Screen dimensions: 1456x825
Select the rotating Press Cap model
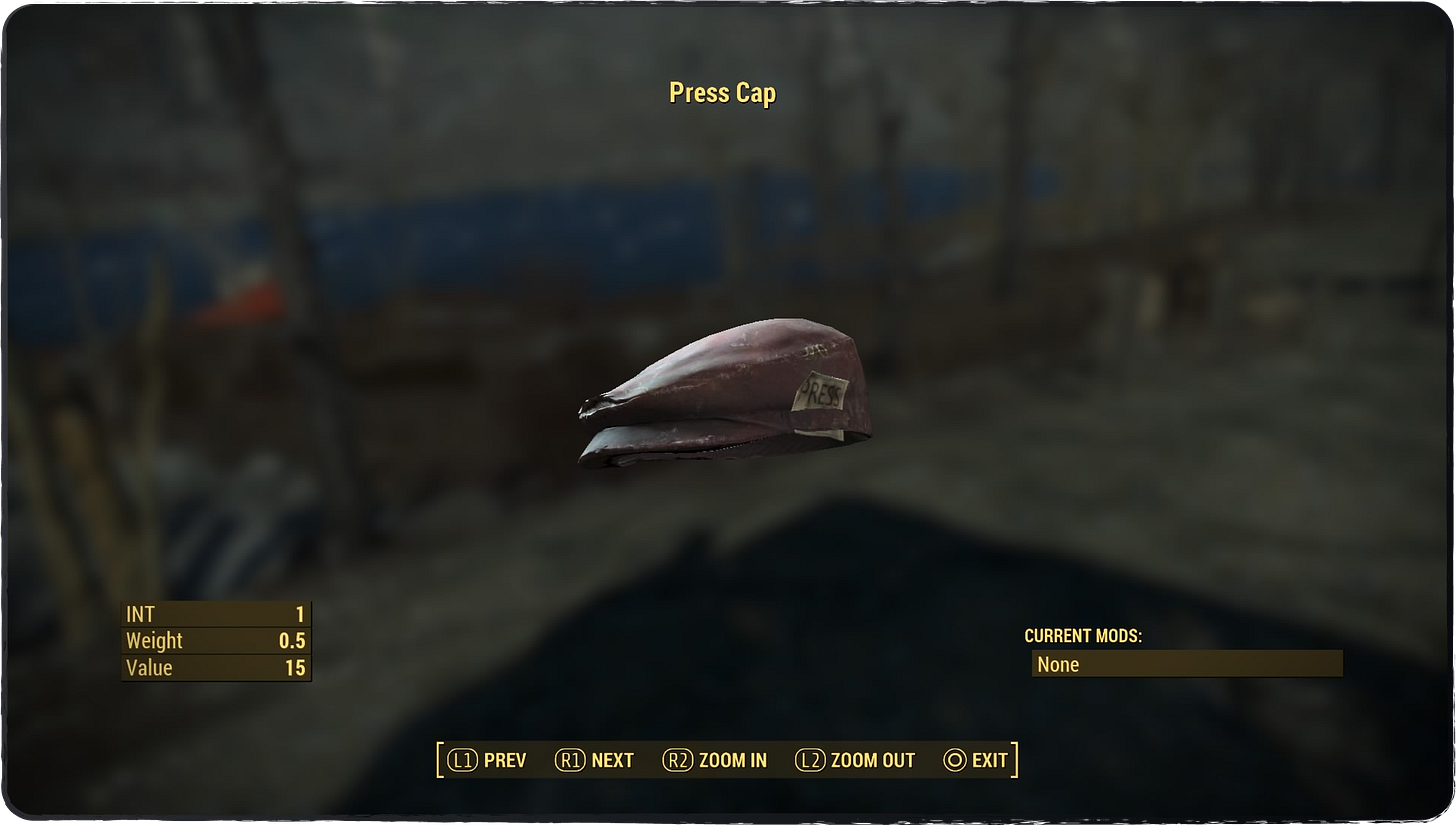[725, 390]
